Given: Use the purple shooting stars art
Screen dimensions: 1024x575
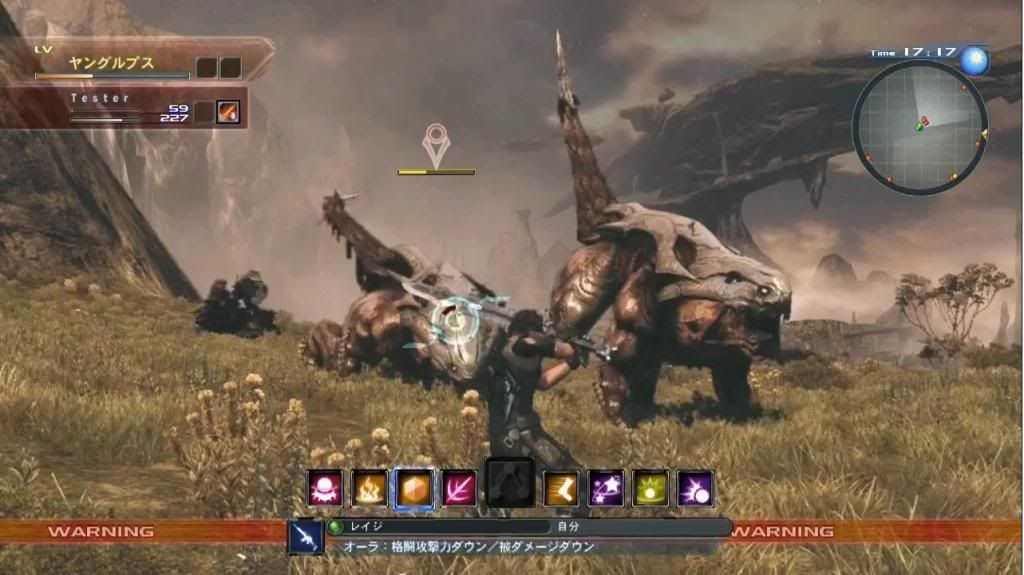Looking at the screenshot, I should click(606, 488).
